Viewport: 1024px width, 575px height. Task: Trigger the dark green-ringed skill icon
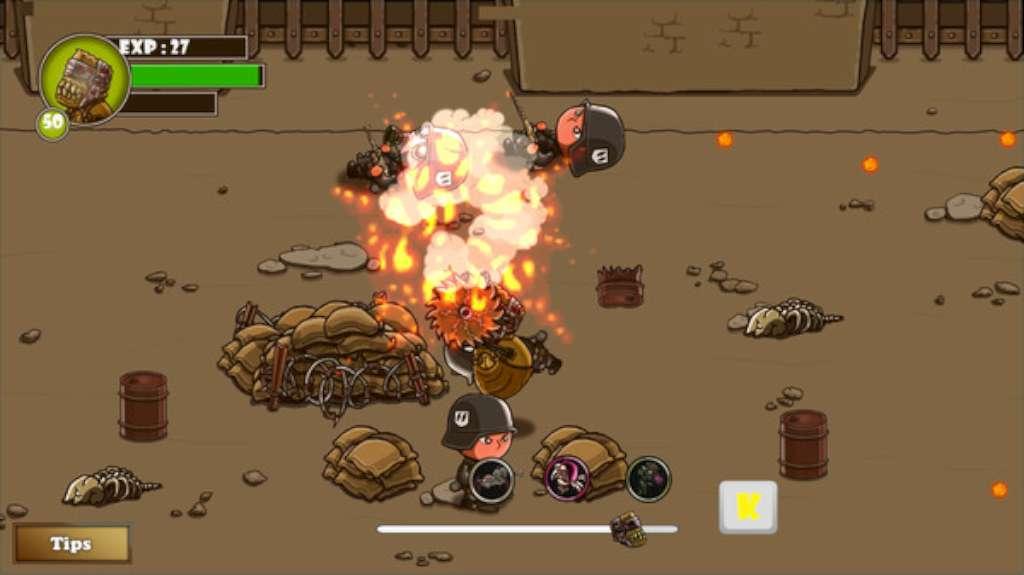(x=648, y=478)
